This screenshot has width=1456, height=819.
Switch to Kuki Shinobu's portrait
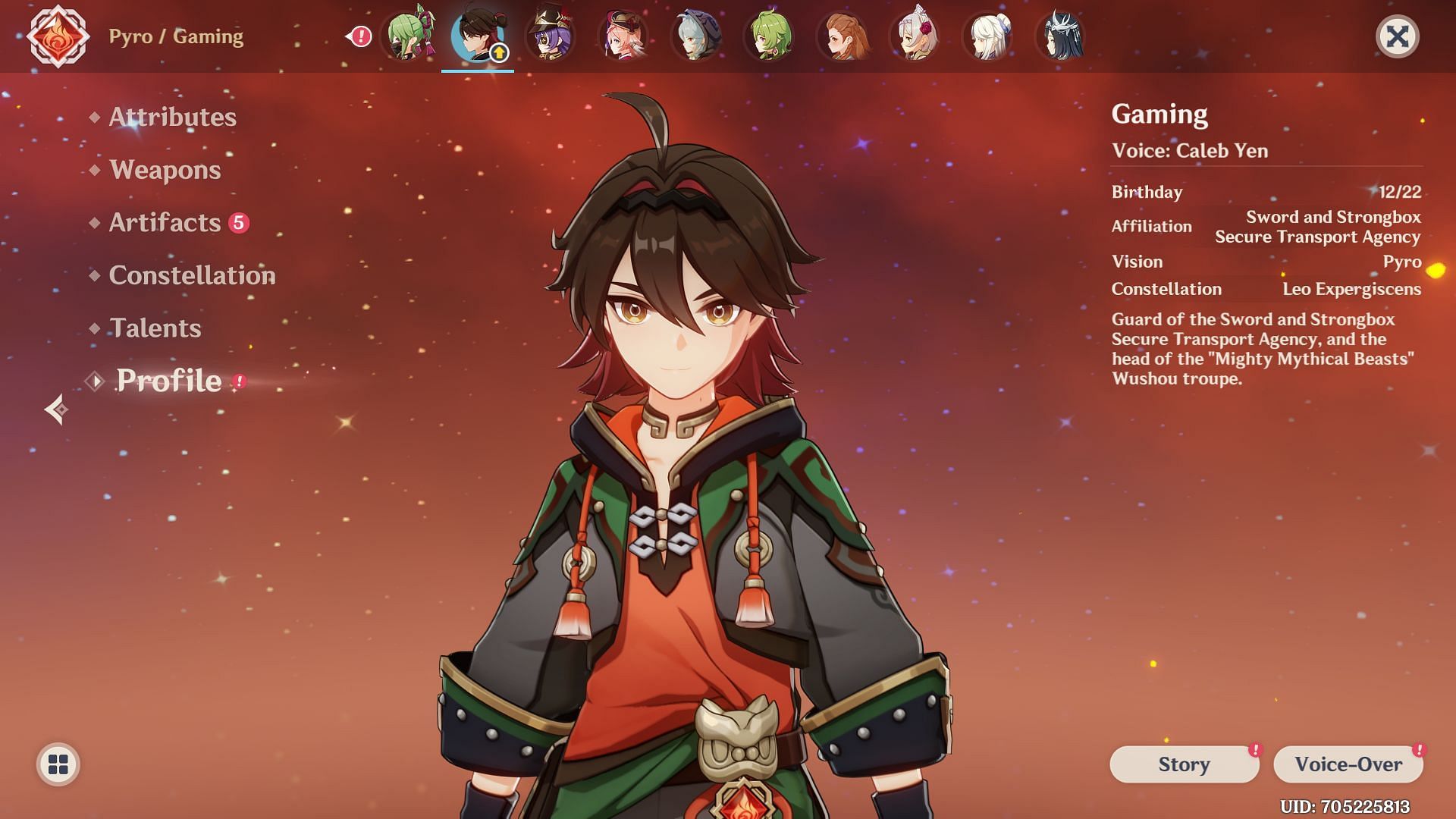(x=409, y=36)
